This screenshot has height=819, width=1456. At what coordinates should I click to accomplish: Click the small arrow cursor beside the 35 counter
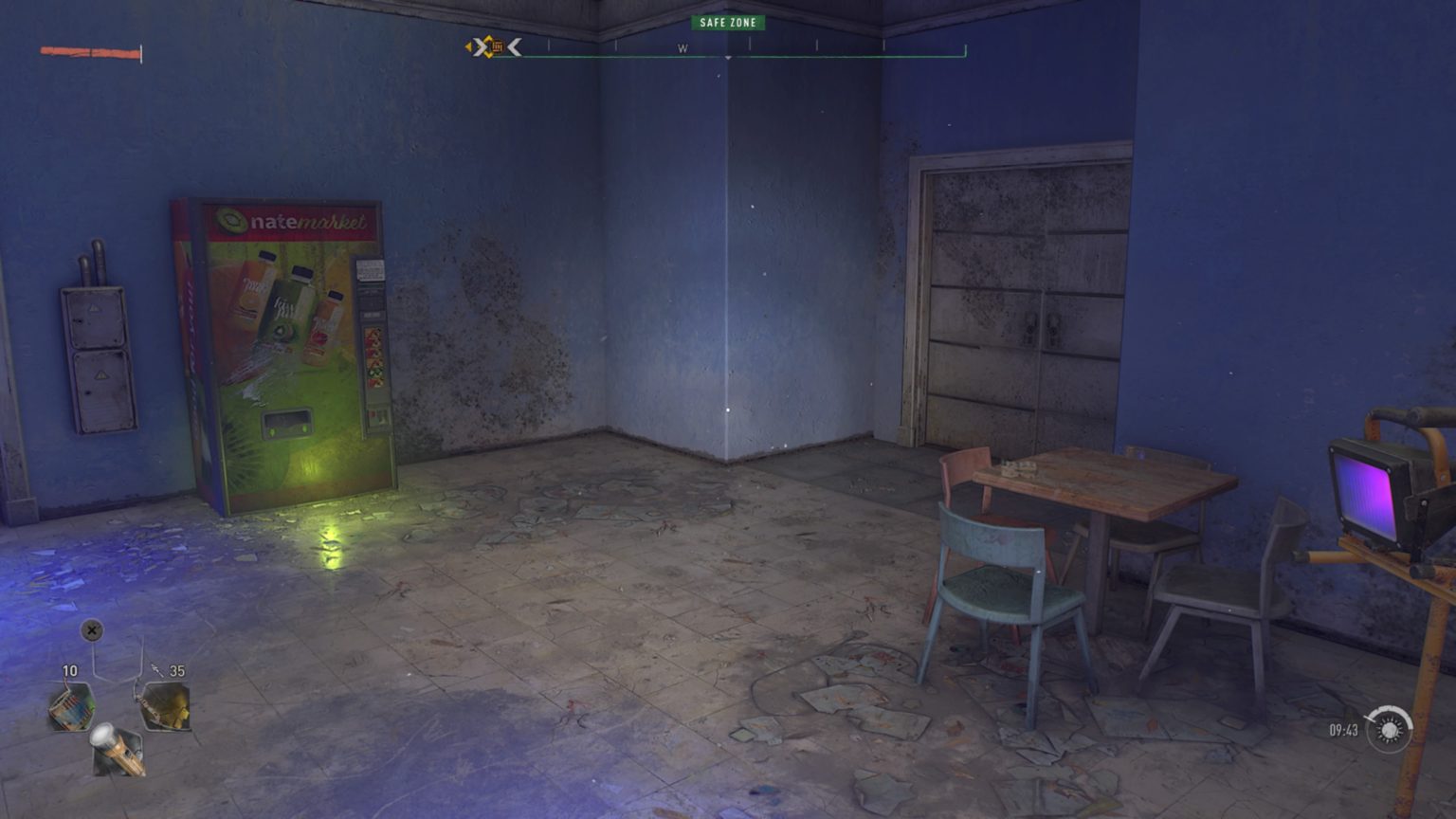[156, 670]
